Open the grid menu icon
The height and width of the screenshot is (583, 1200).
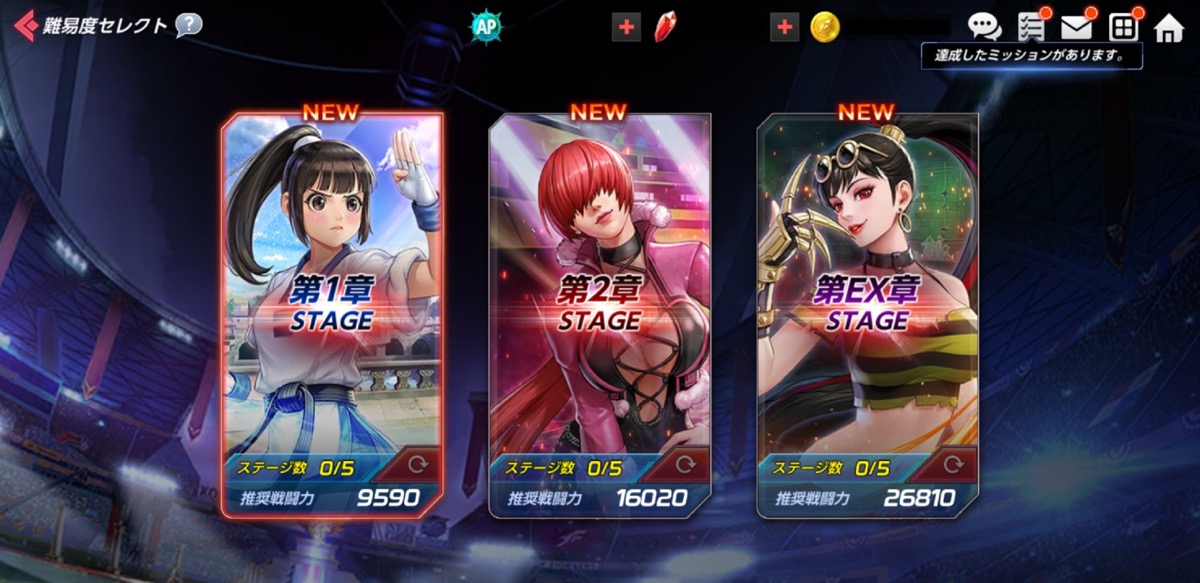[x=1123, y=27]
